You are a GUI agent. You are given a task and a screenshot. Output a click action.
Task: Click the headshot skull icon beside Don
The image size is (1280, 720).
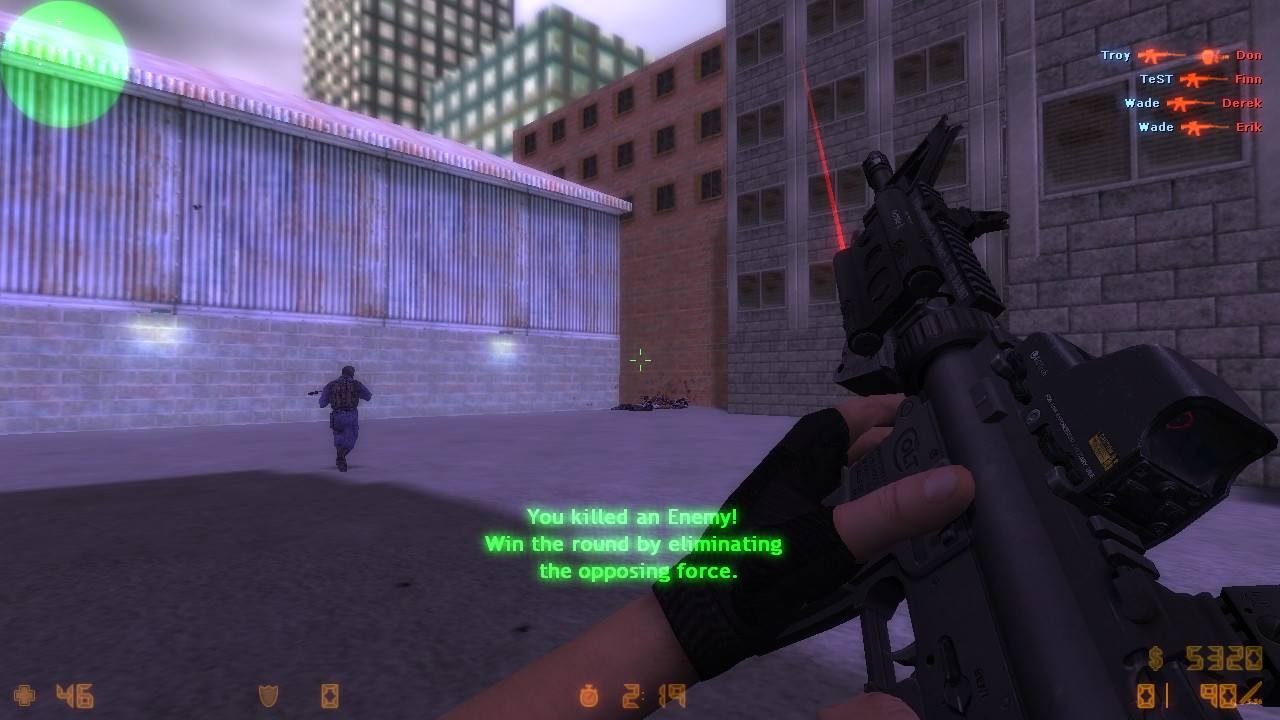click(1207, 56)
